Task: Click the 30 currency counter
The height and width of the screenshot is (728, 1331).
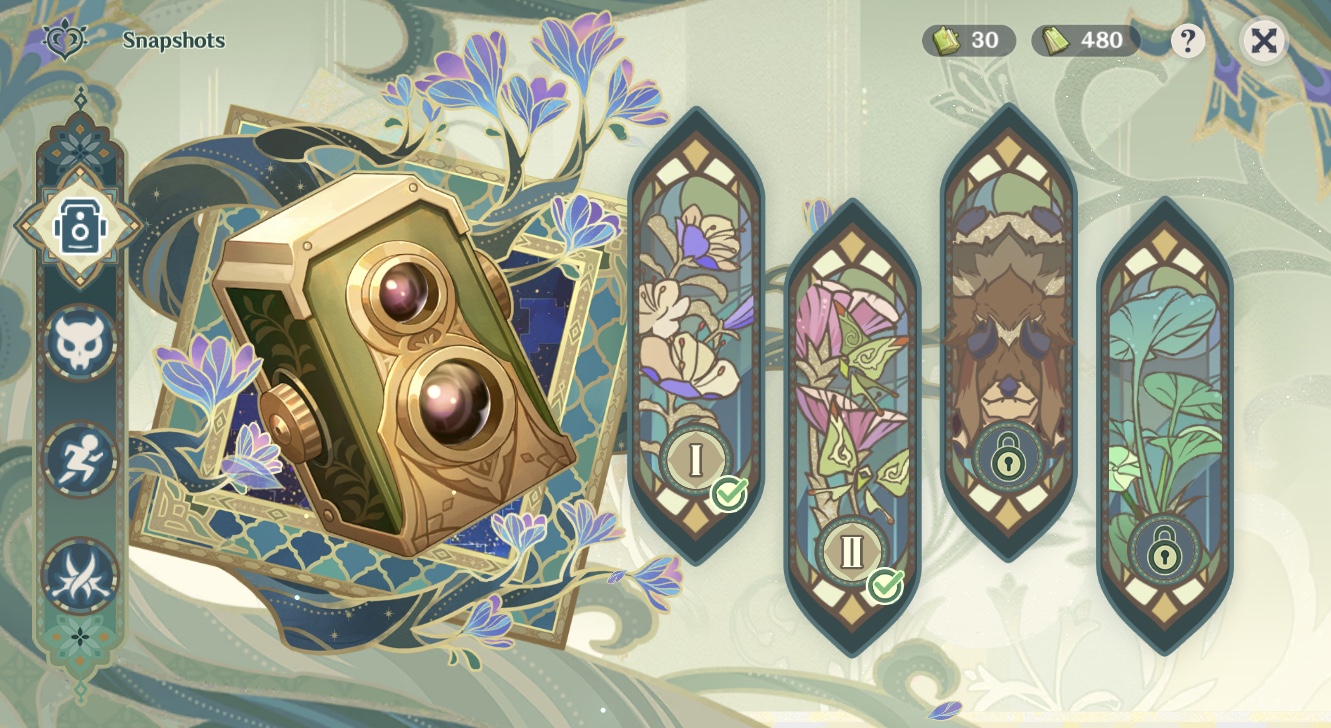Action: pos(968,41)
